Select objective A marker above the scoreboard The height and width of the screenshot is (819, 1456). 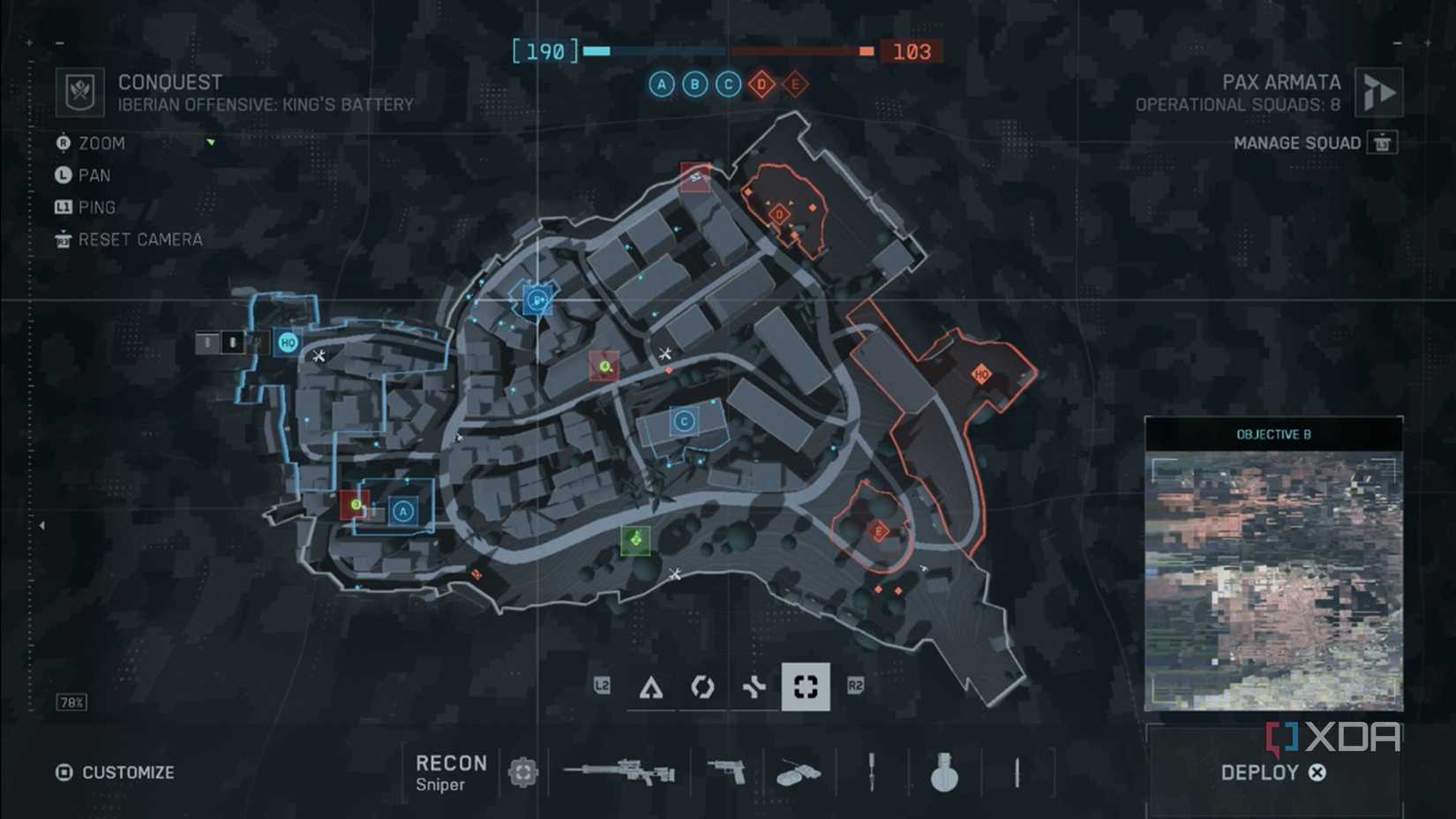coord(660,85)
